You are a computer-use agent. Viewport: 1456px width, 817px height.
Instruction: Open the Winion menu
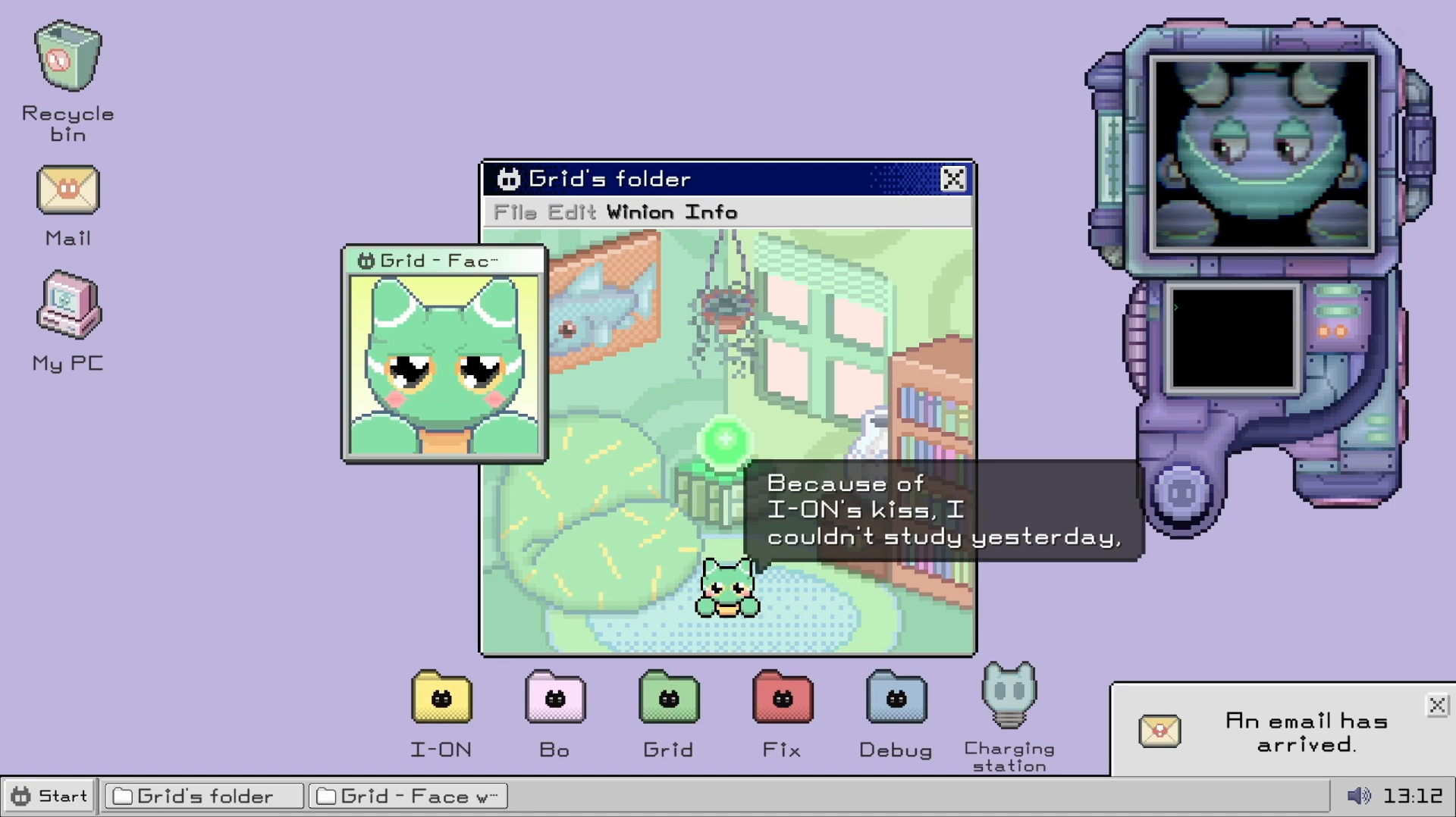coord(640,212)
